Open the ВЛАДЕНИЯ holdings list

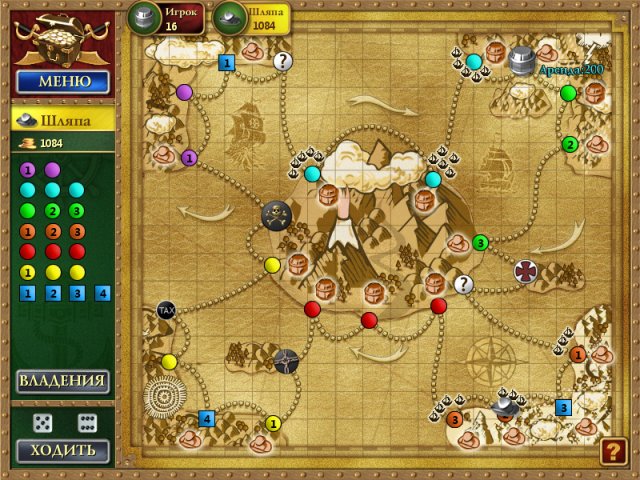[x=62, y=381]
